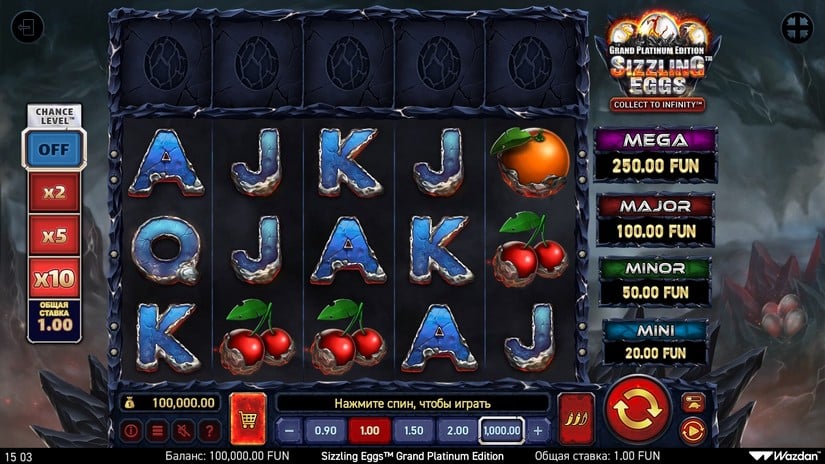Turn Chance Level to OFF

pos(55,150)
